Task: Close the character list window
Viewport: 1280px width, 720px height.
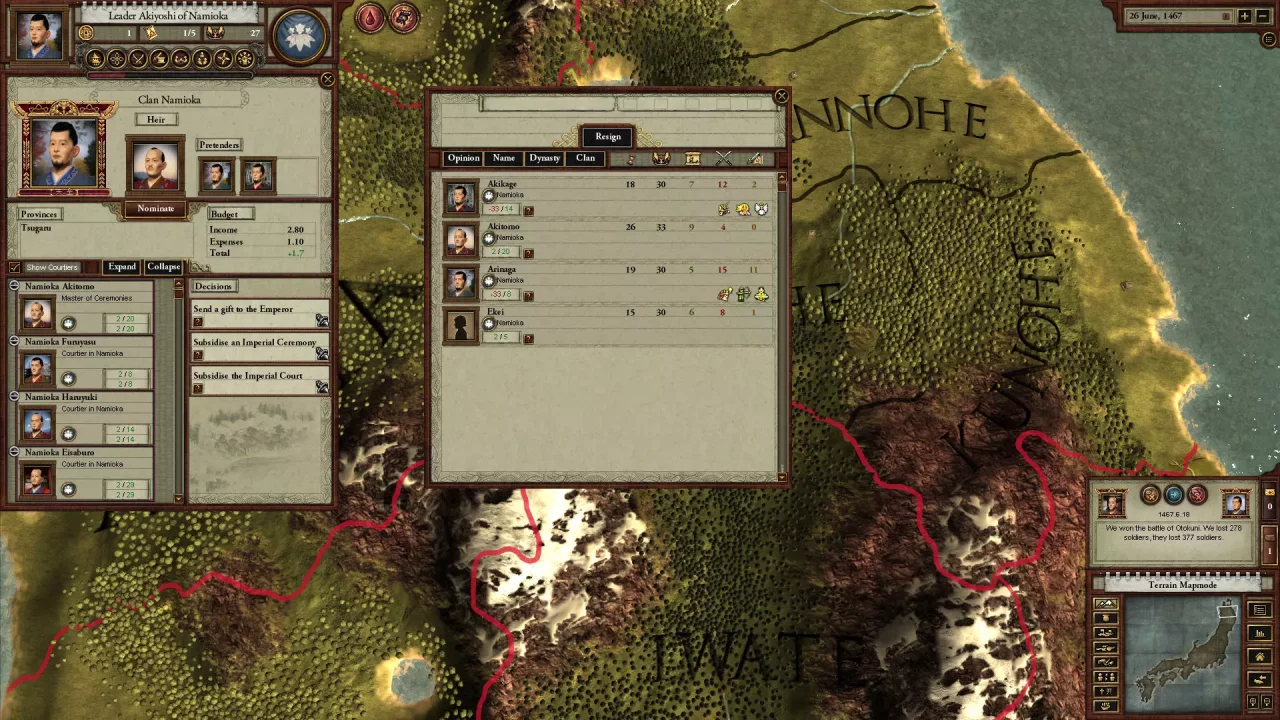Action: pyautogui.click(x=781, y=97)
